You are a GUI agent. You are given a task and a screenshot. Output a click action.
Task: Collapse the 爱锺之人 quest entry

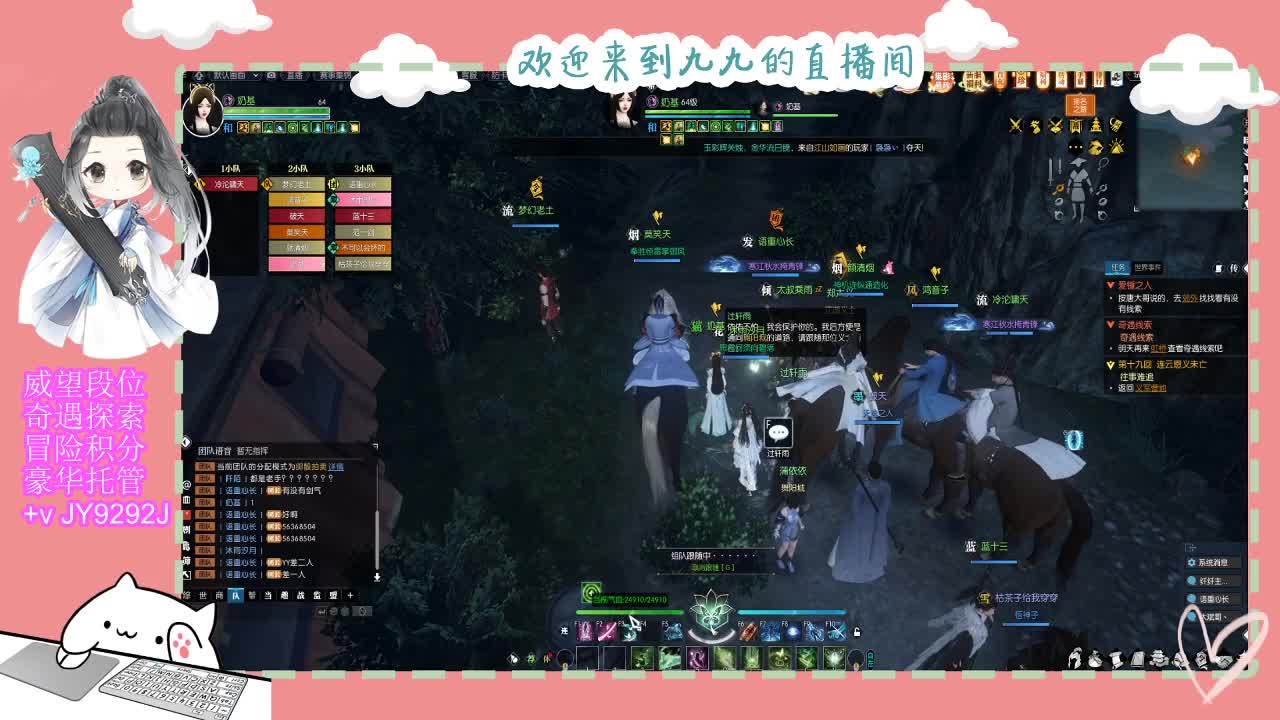pyautogui.click(x=1111, y=285)
